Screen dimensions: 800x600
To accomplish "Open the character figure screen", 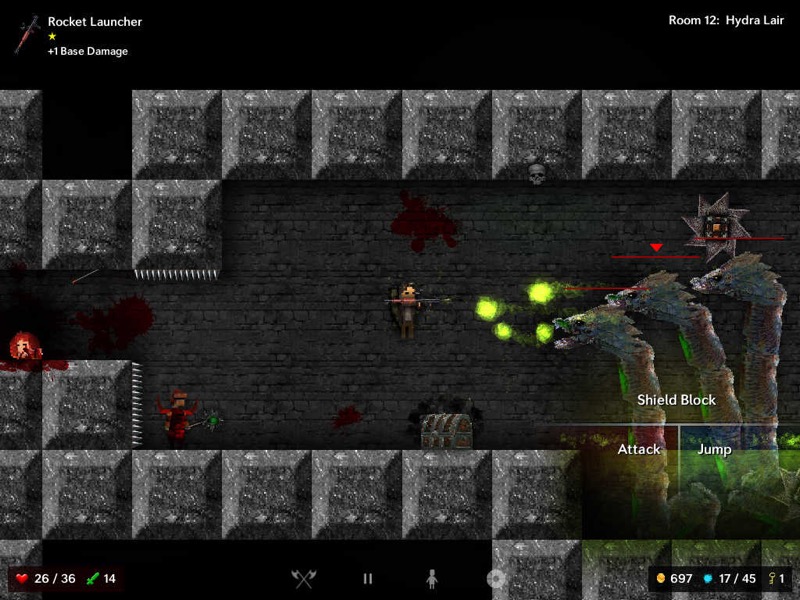I will click(432, 578).
